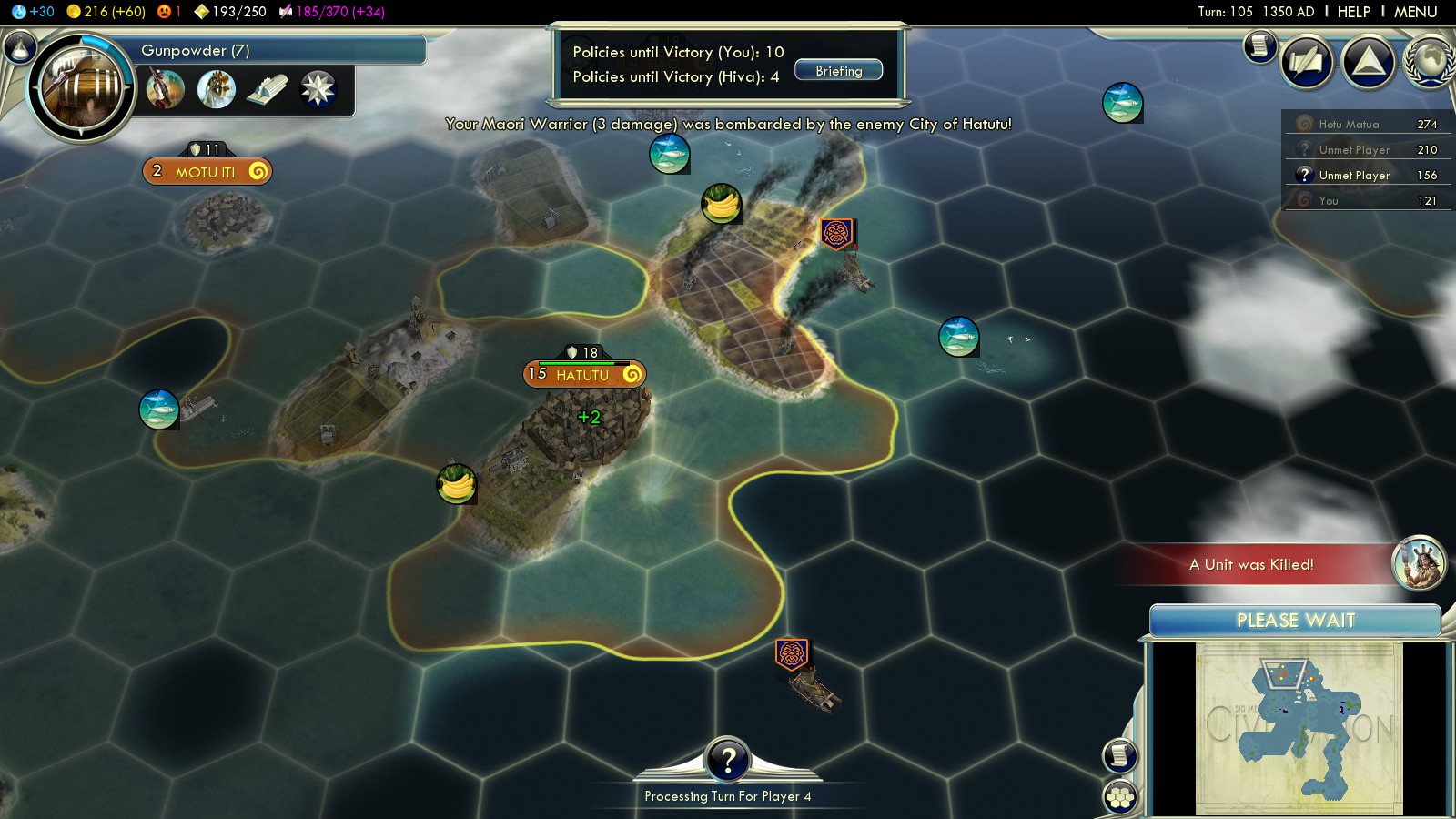Click the turn processing question mark icon
Screen dimensions: 1456x819
point(727,760)
